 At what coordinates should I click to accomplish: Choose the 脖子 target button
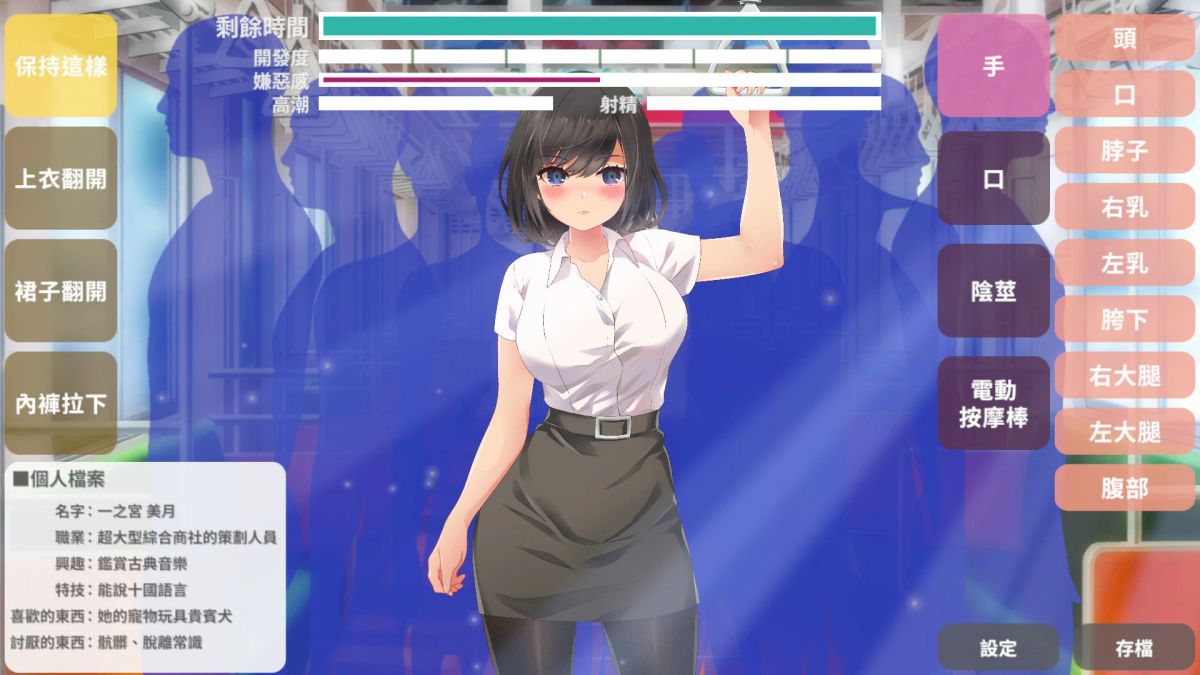click(1124, 151)
